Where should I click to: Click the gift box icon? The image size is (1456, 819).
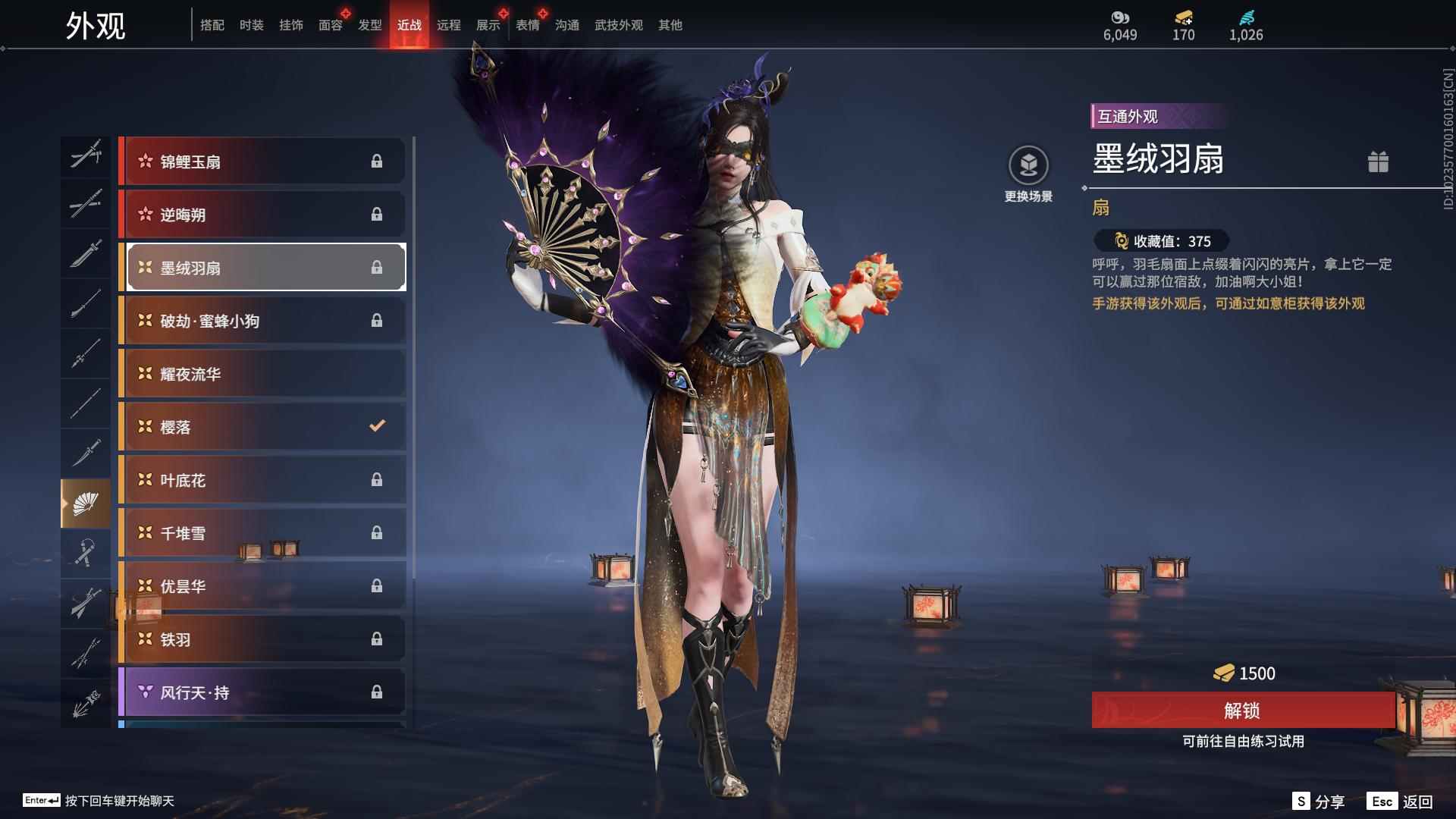tap(1378, 162)
